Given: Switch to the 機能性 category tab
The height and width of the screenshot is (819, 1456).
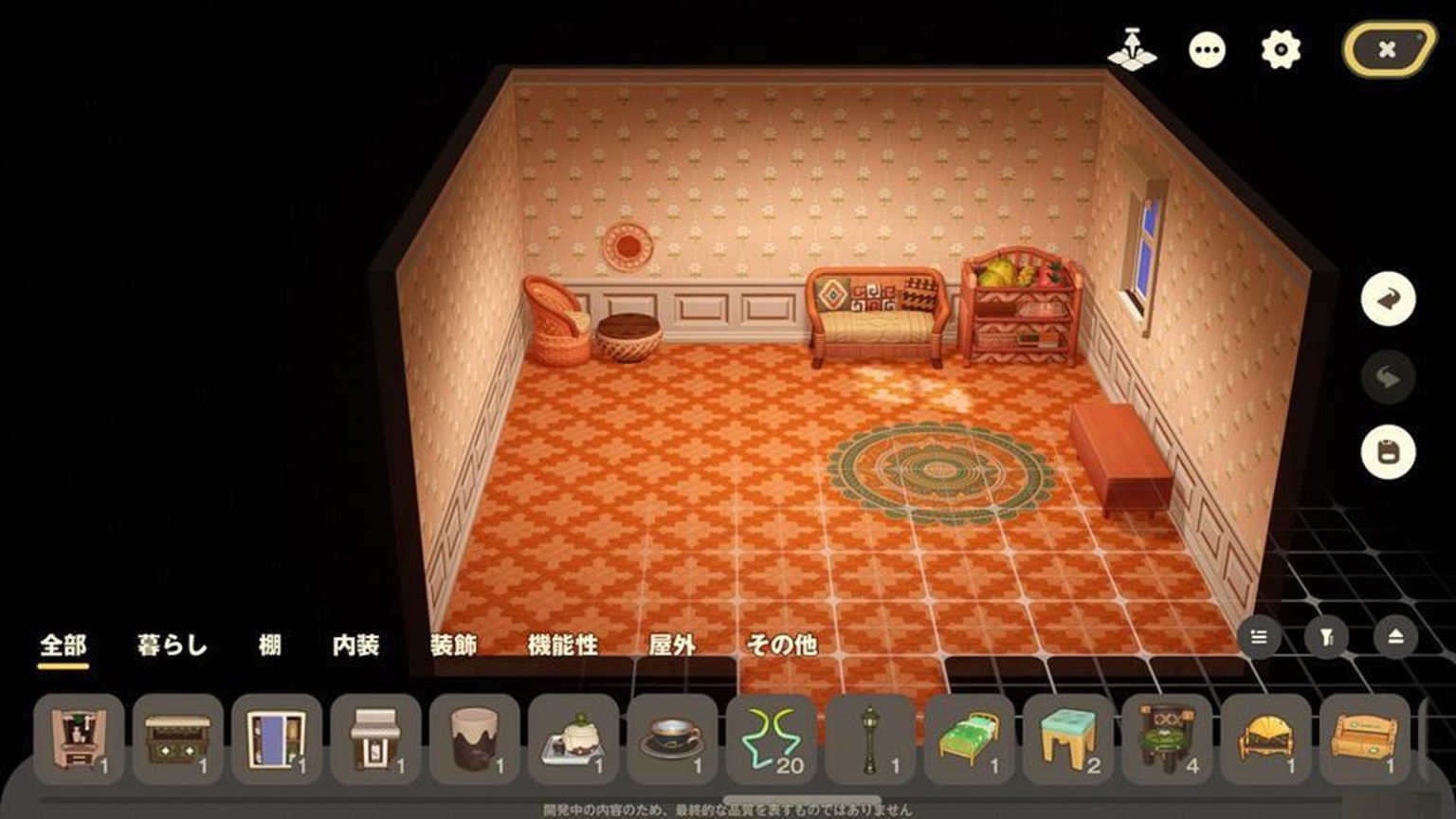Looking at the screenshot, I should click(x=563, y=646).
